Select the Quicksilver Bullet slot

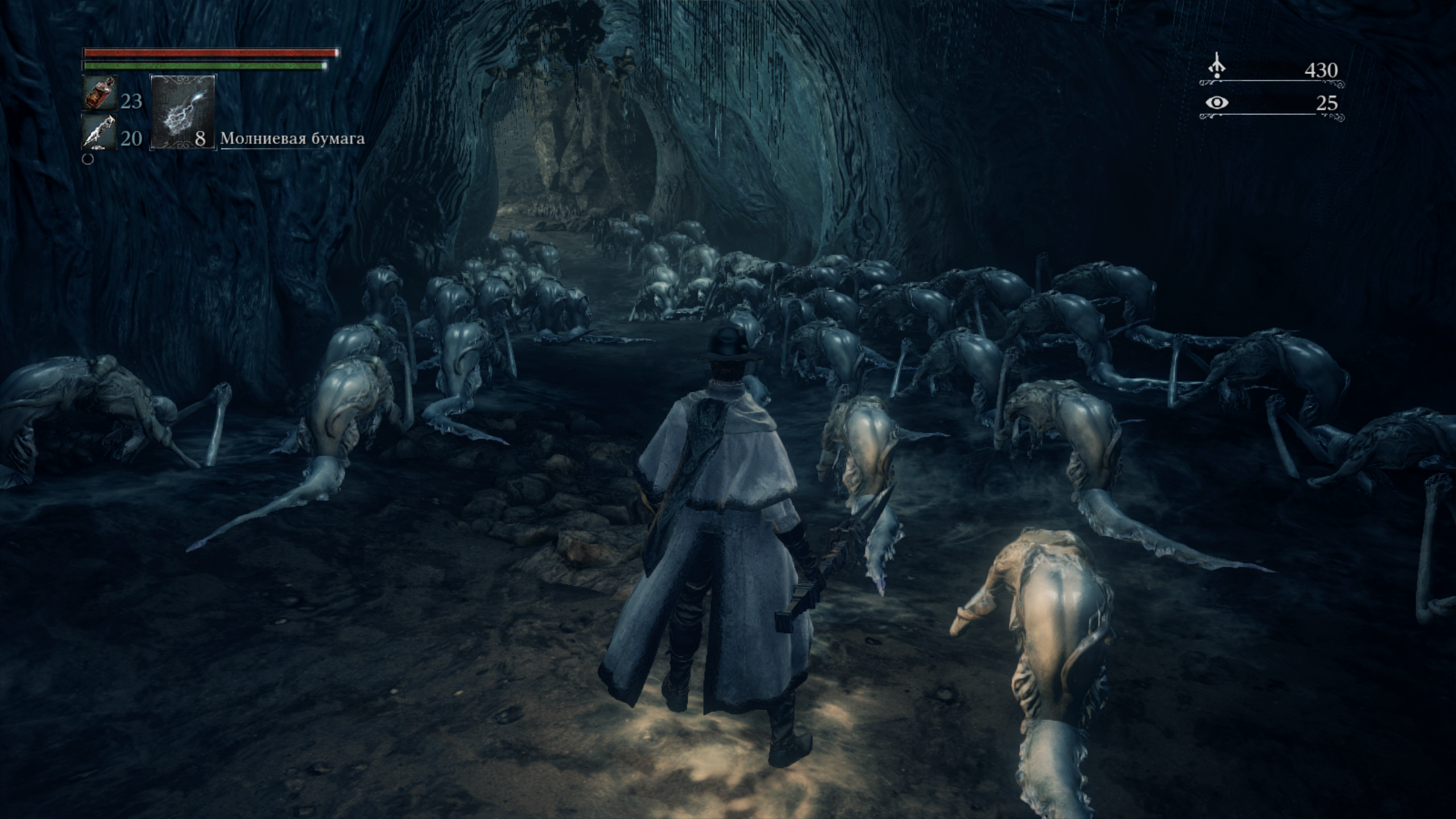(100, 132)
